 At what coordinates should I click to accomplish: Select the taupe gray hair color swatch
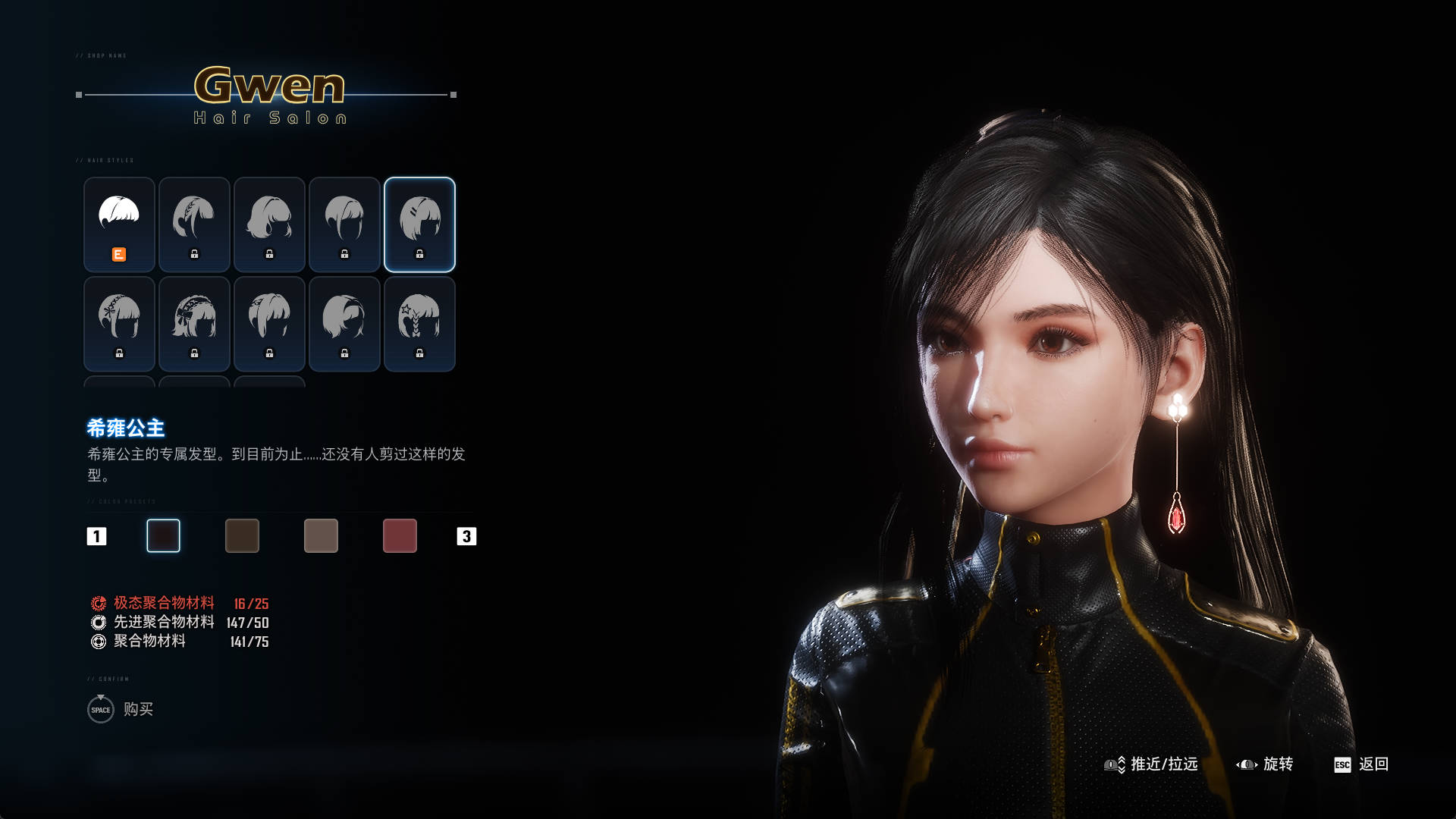coord(321,536)
